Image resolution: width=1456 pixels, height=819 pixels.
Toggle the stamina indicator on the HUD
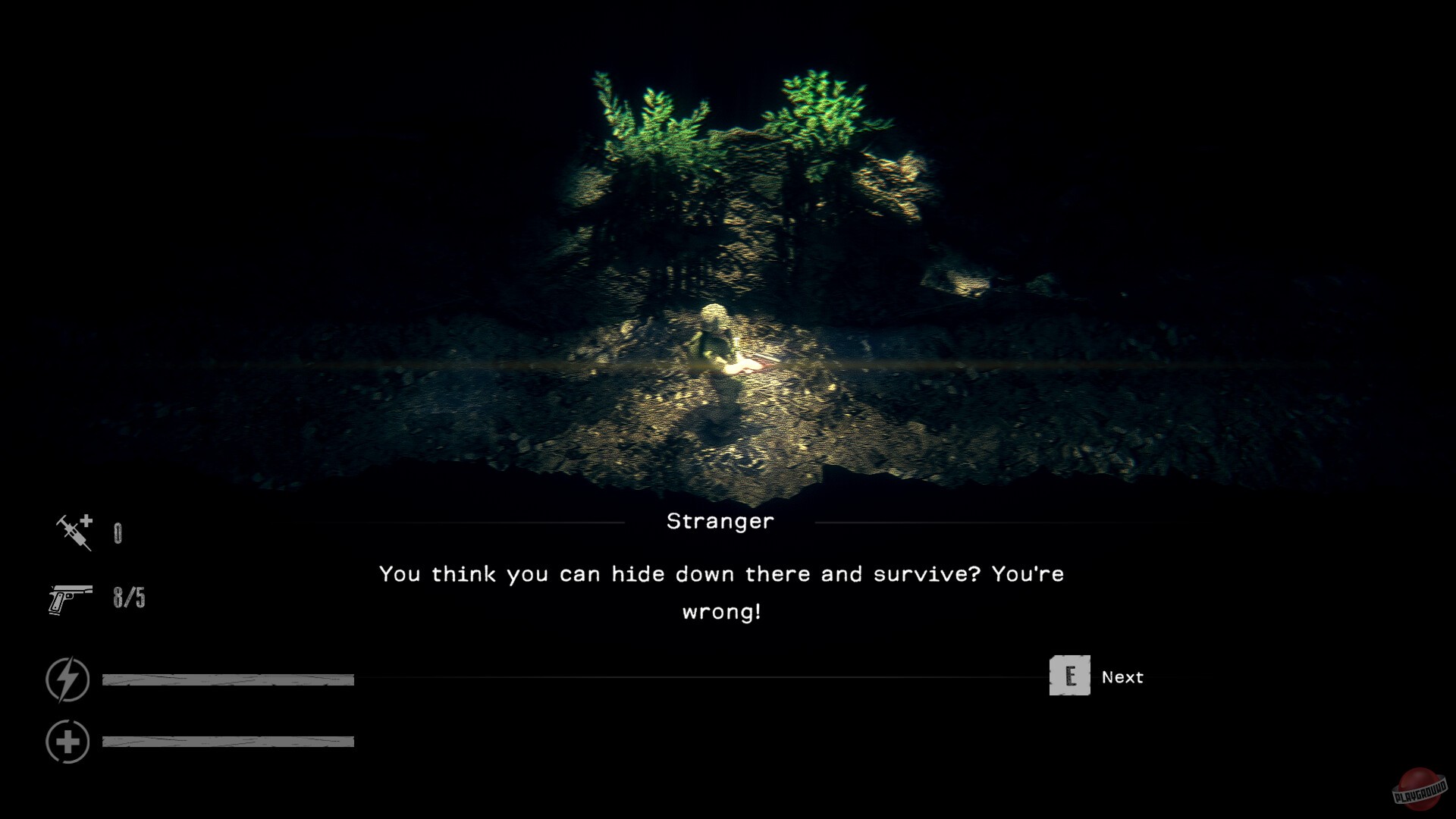(227, 679)
